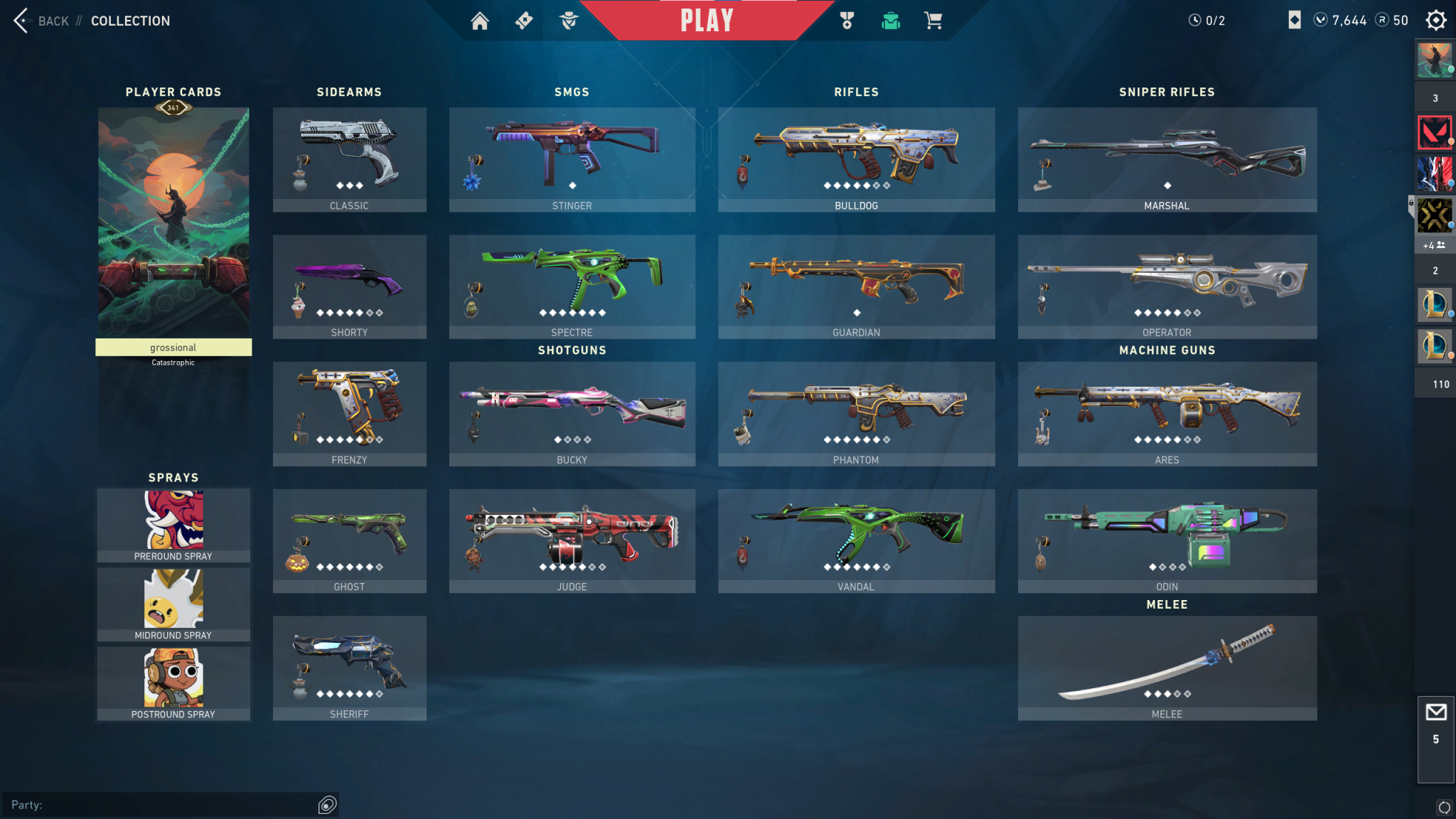Screen dimensions: 1456x819
Task: Open the Battlepass ticket icon
Action: [x=524, y=21]
